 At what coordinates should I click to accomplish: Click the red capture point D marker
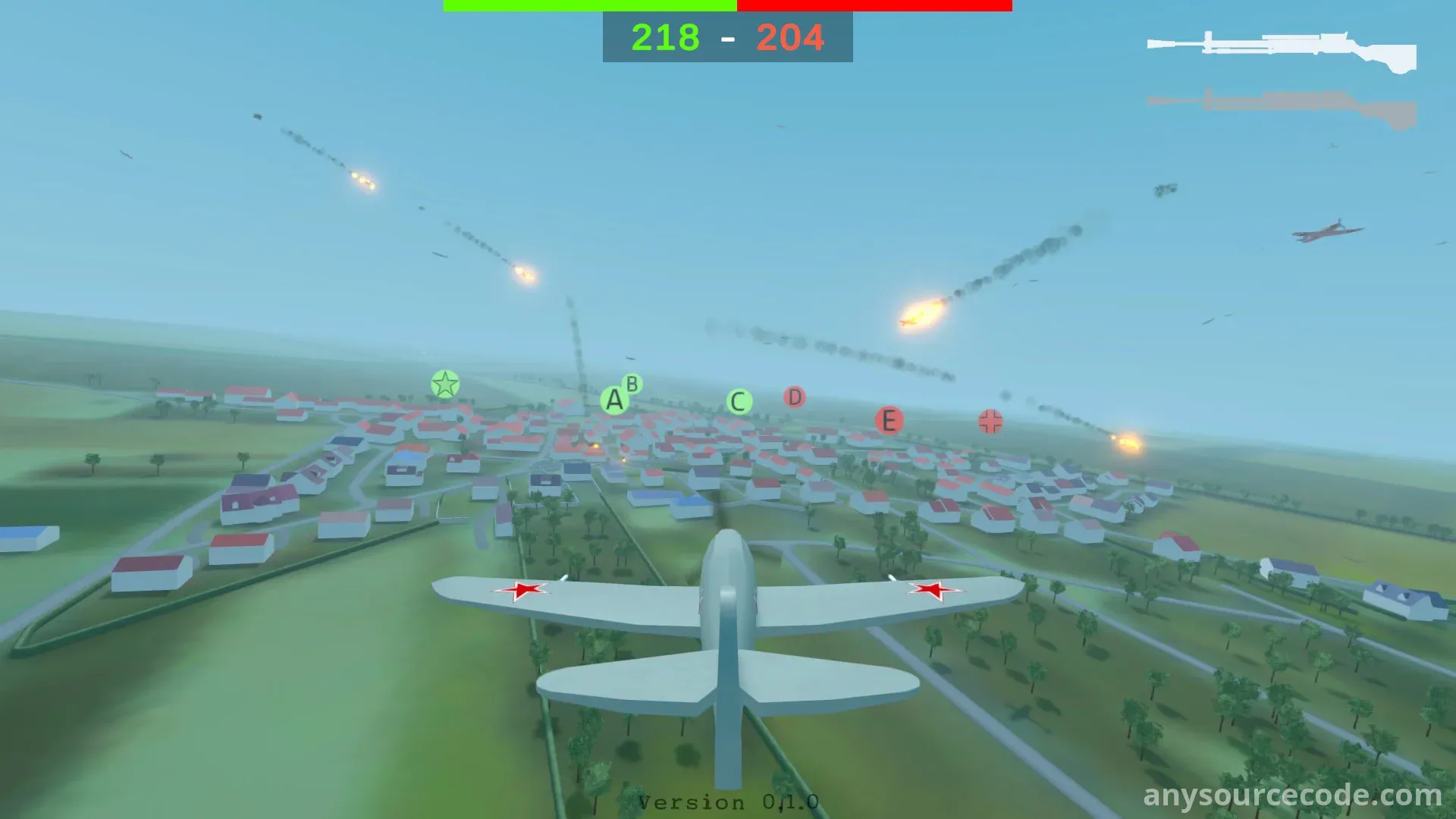point(794,397)
